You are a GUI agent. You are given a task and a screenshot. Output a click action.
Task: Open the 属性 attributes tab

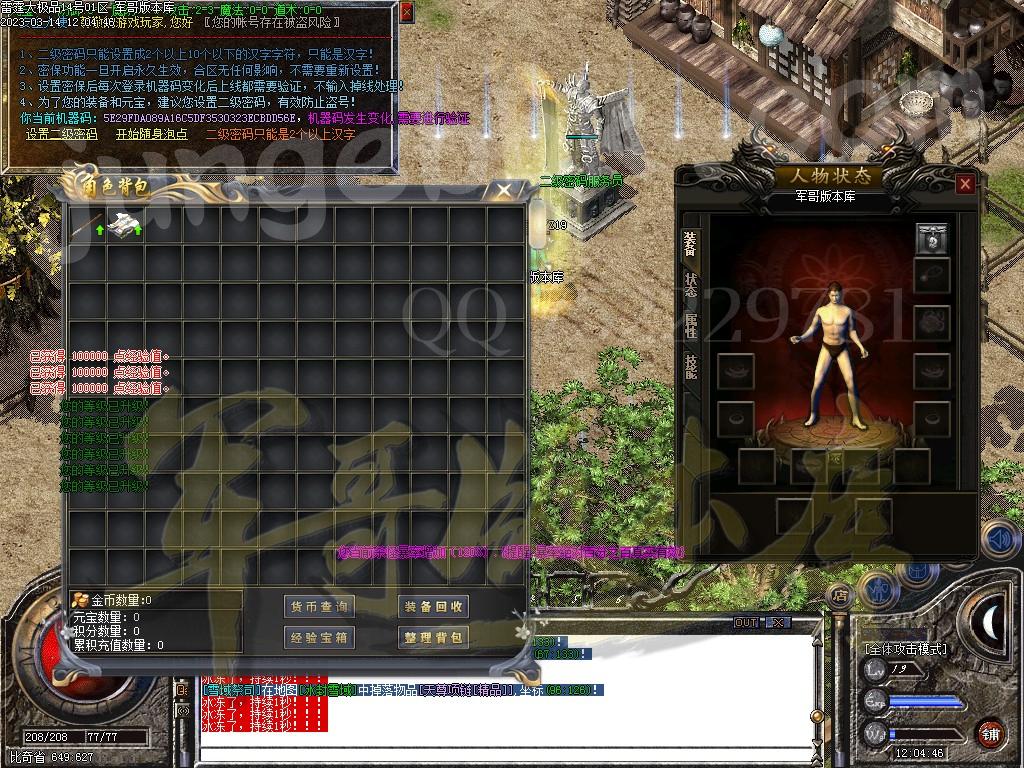690,328
